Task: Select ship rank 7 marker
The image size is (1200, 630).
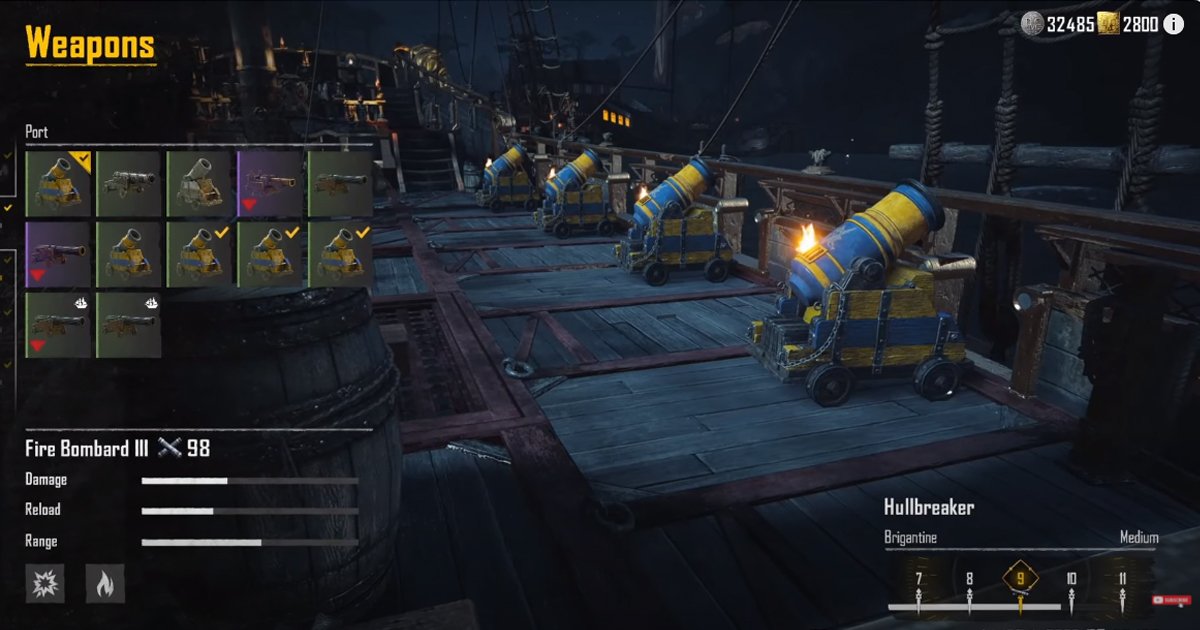Action: tap(918, 579)
